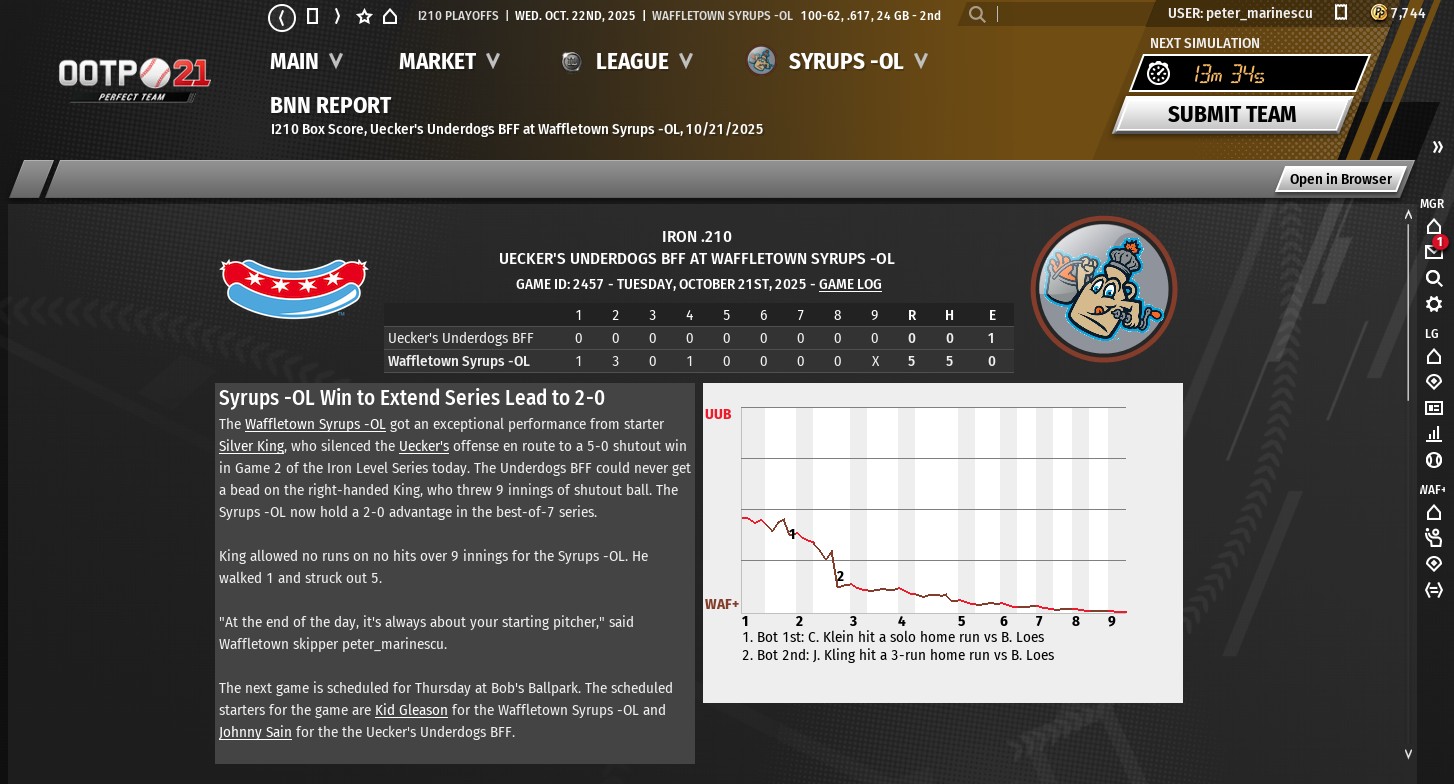Follow the Uecker's team link in the recap
This screenshot has height=784, width=1454.
(423, 446)
